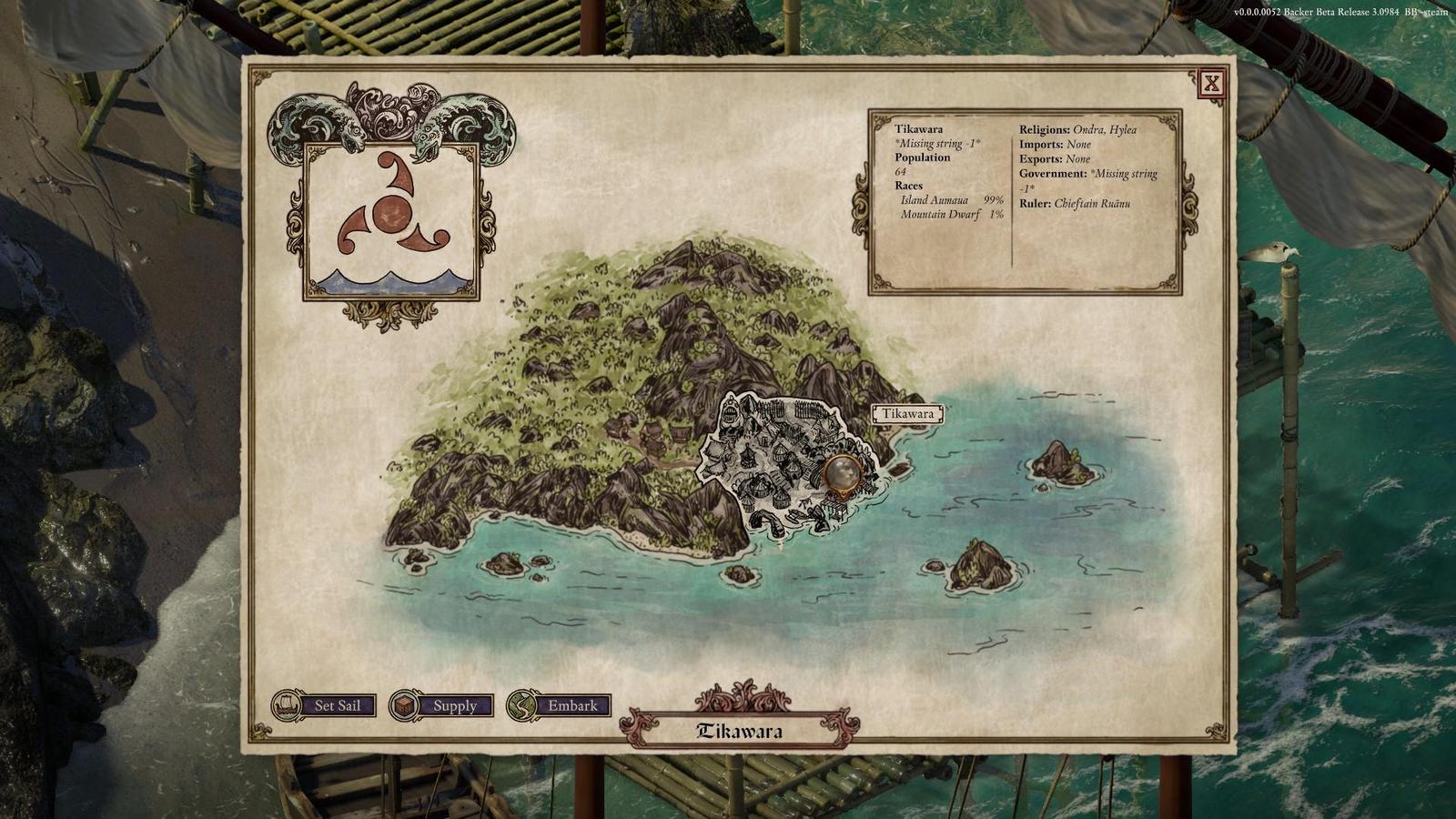Open the Supply menu
The height and width of the screenshot is (819, 1456).
pos(442,705)
